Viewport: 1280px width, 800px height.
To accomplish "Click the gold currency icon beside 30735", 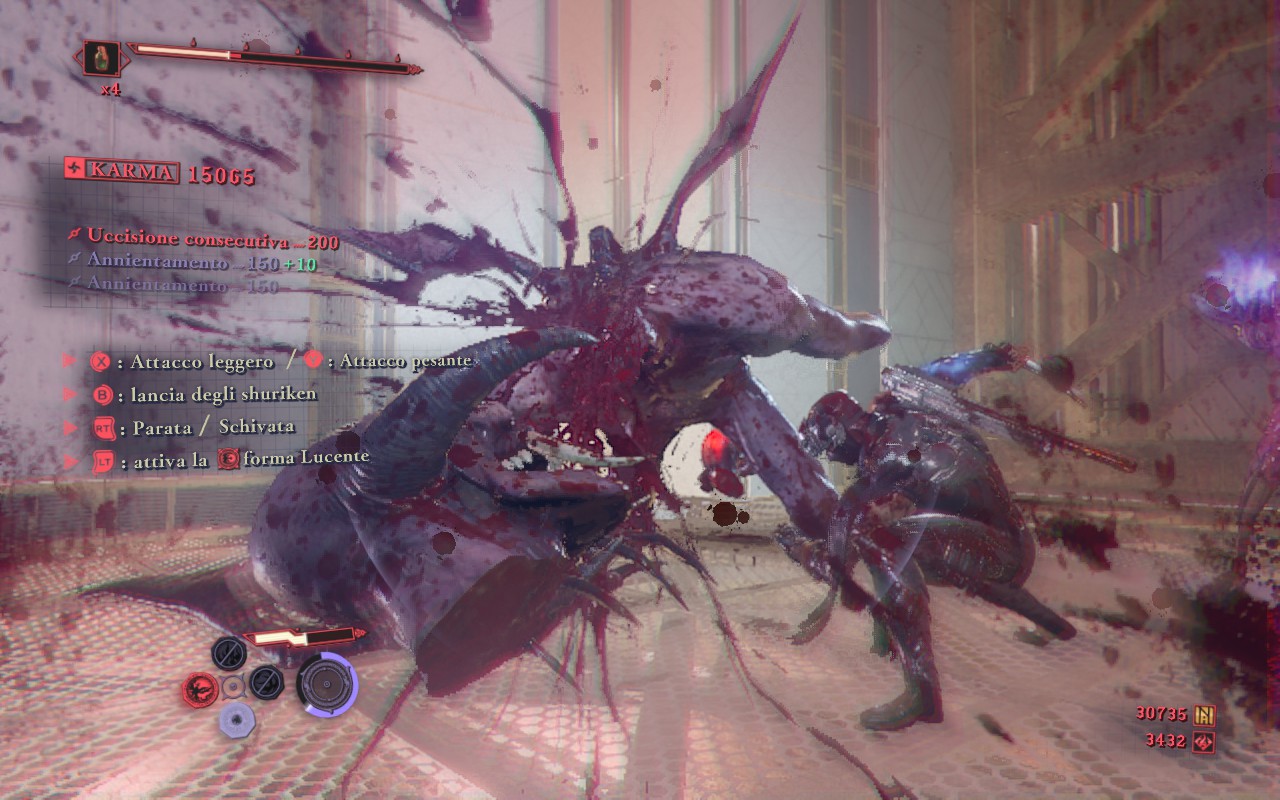I will (1203, 714).
